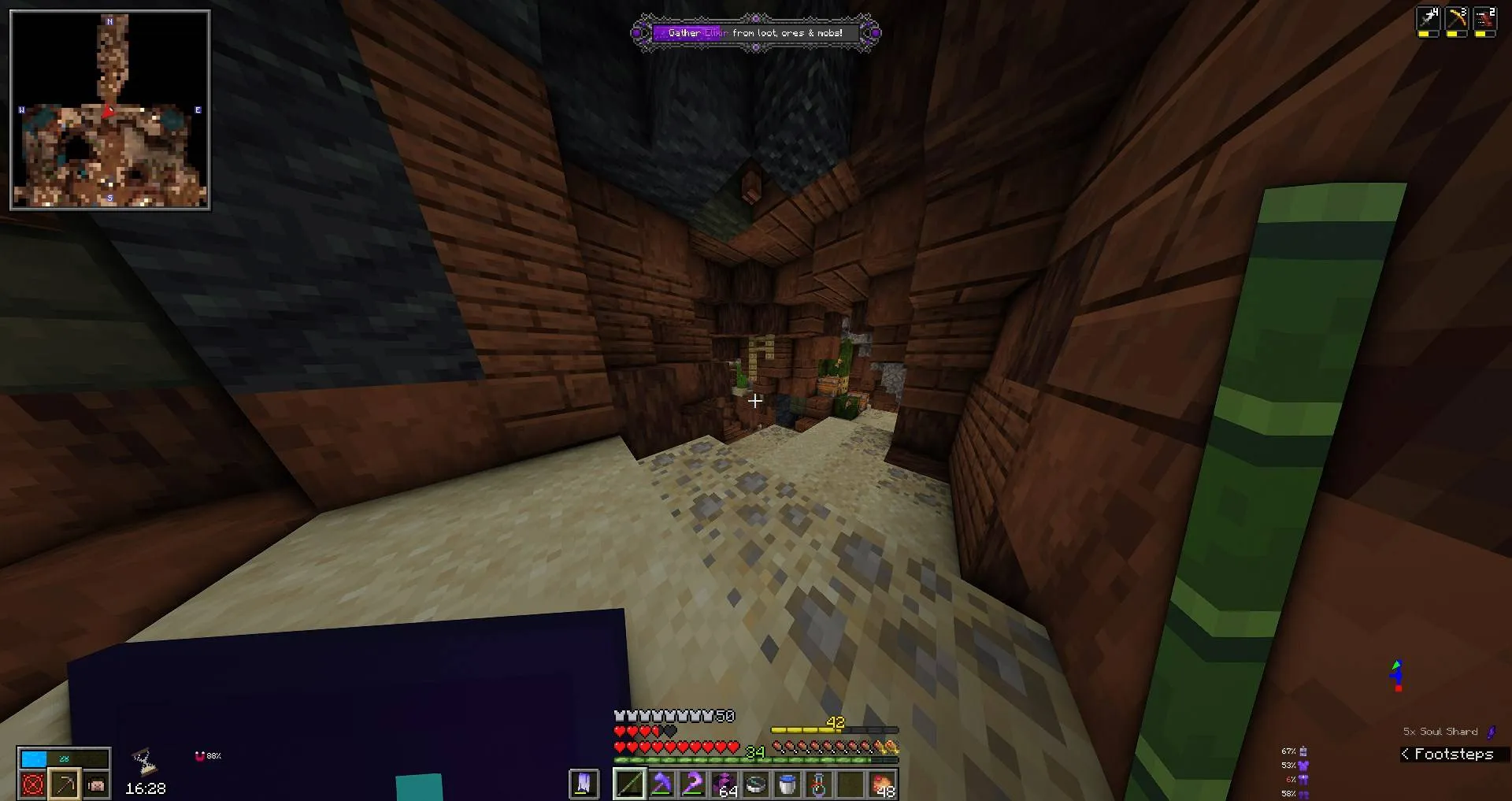The height and width of the screenshot is (801, 1512).
Task: Select the splash potion in the hotbar
Action: point(819,784)
